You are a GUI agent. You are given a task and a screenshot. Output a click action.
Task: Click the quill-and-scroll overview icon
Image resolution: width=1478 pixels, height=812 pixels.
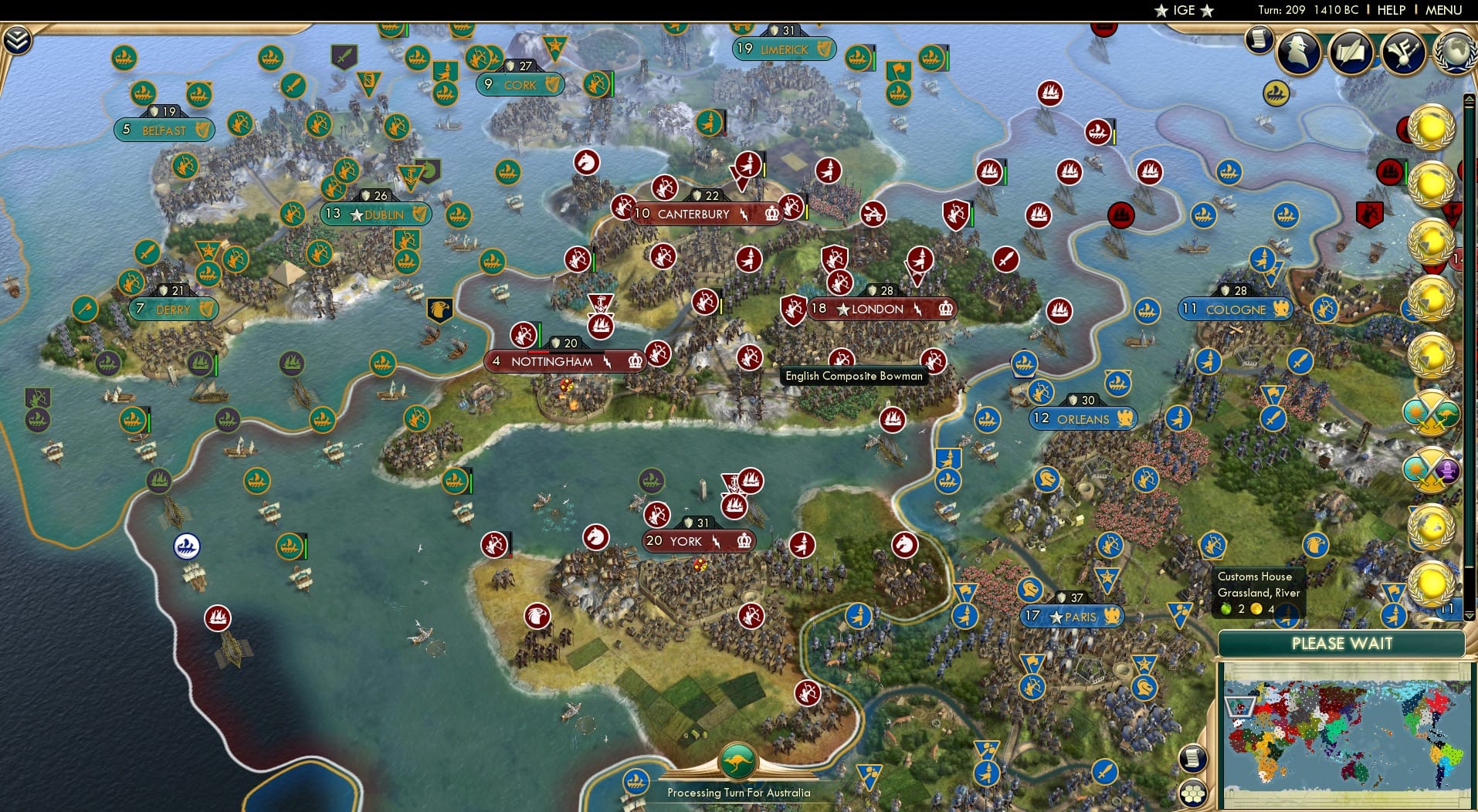pos(1351,52)
